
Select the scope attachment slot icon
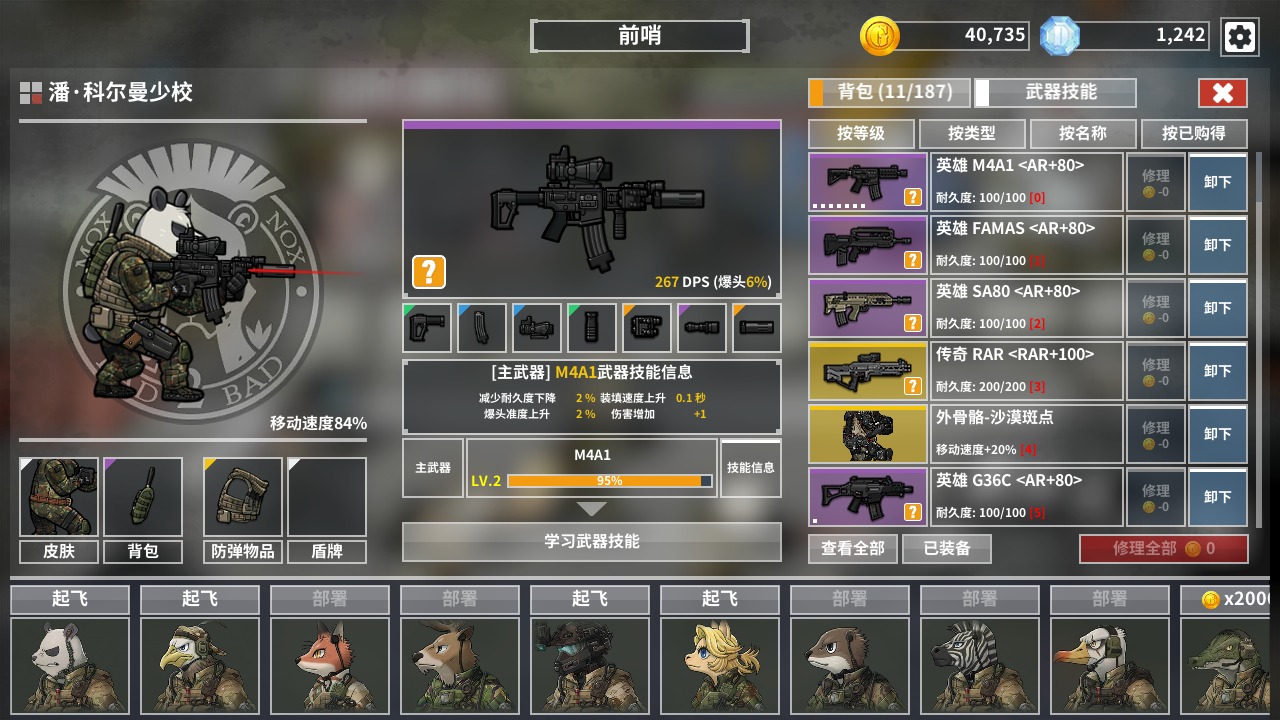[x=536, y=328]
